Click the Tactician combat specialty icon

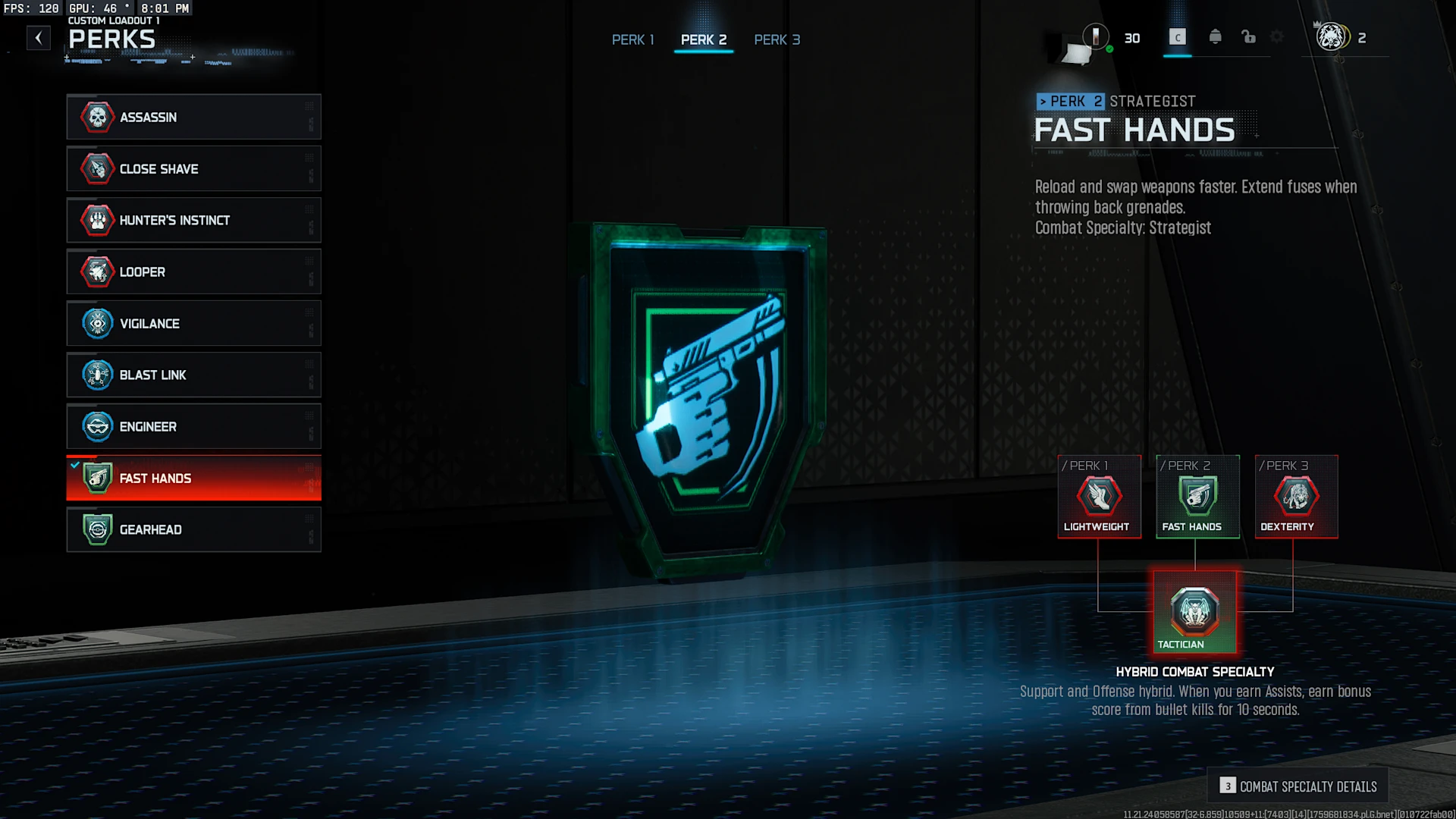pos(1194,612)
